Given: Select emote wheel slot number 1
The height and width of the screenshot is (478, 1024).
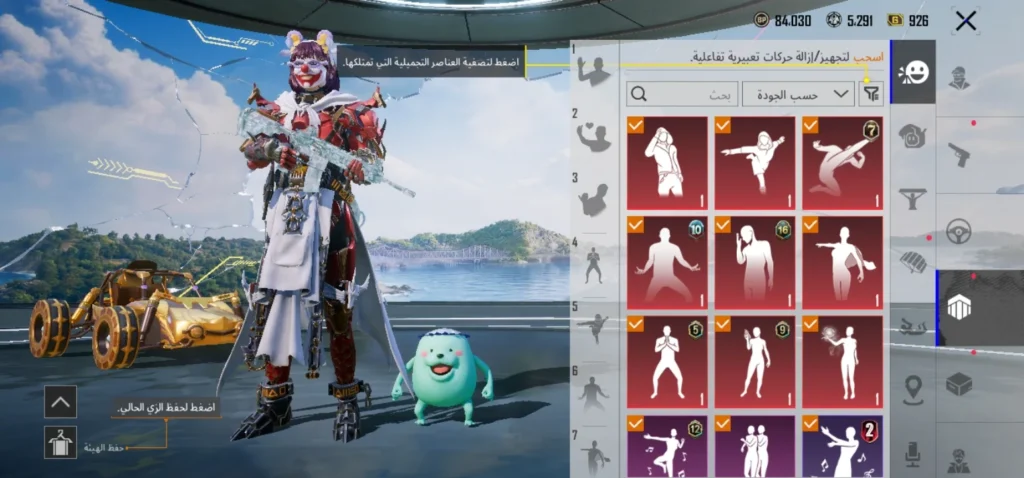Looking at the screenshot, I should (x=595, y=68).
